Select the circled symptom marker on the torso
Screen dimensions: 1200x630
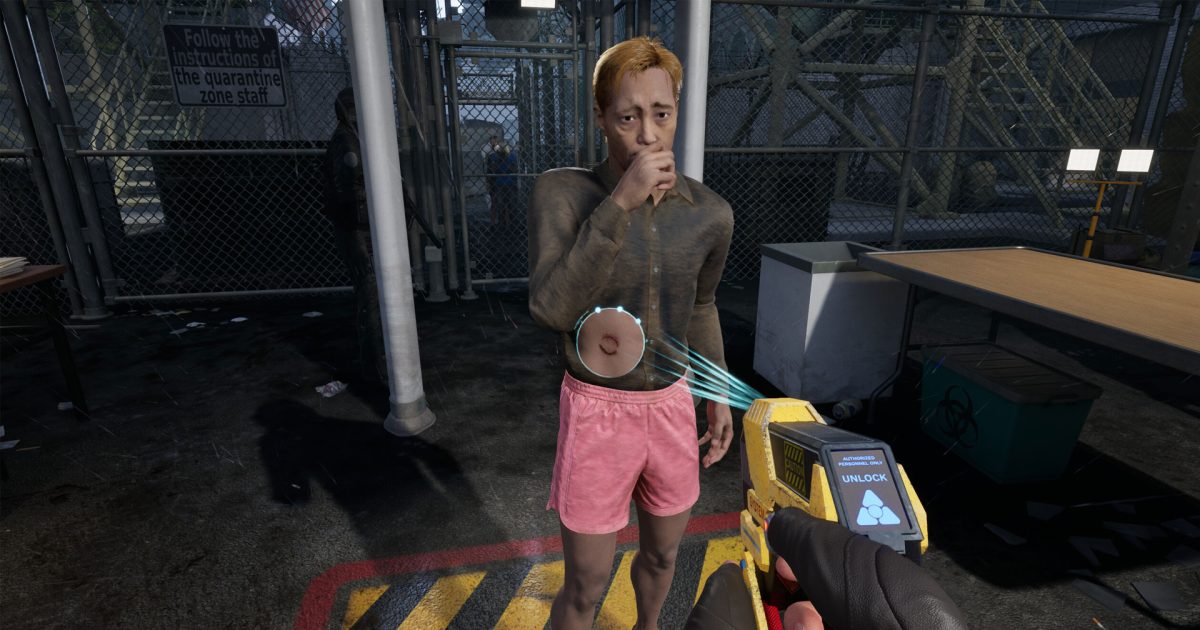pos(609,342)
